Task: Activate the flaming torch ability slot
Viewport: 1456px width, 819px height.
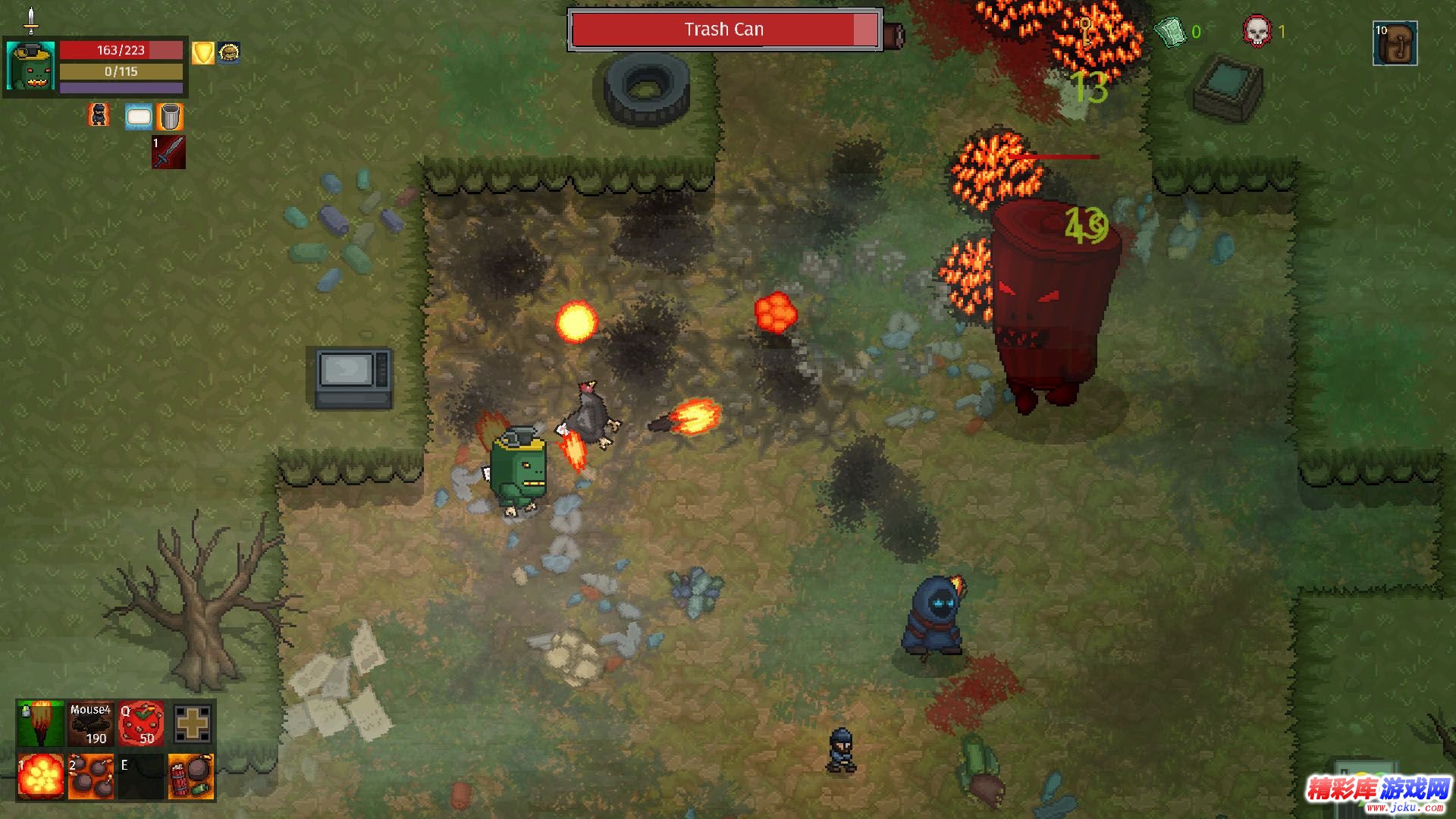Action: point(40,723)
